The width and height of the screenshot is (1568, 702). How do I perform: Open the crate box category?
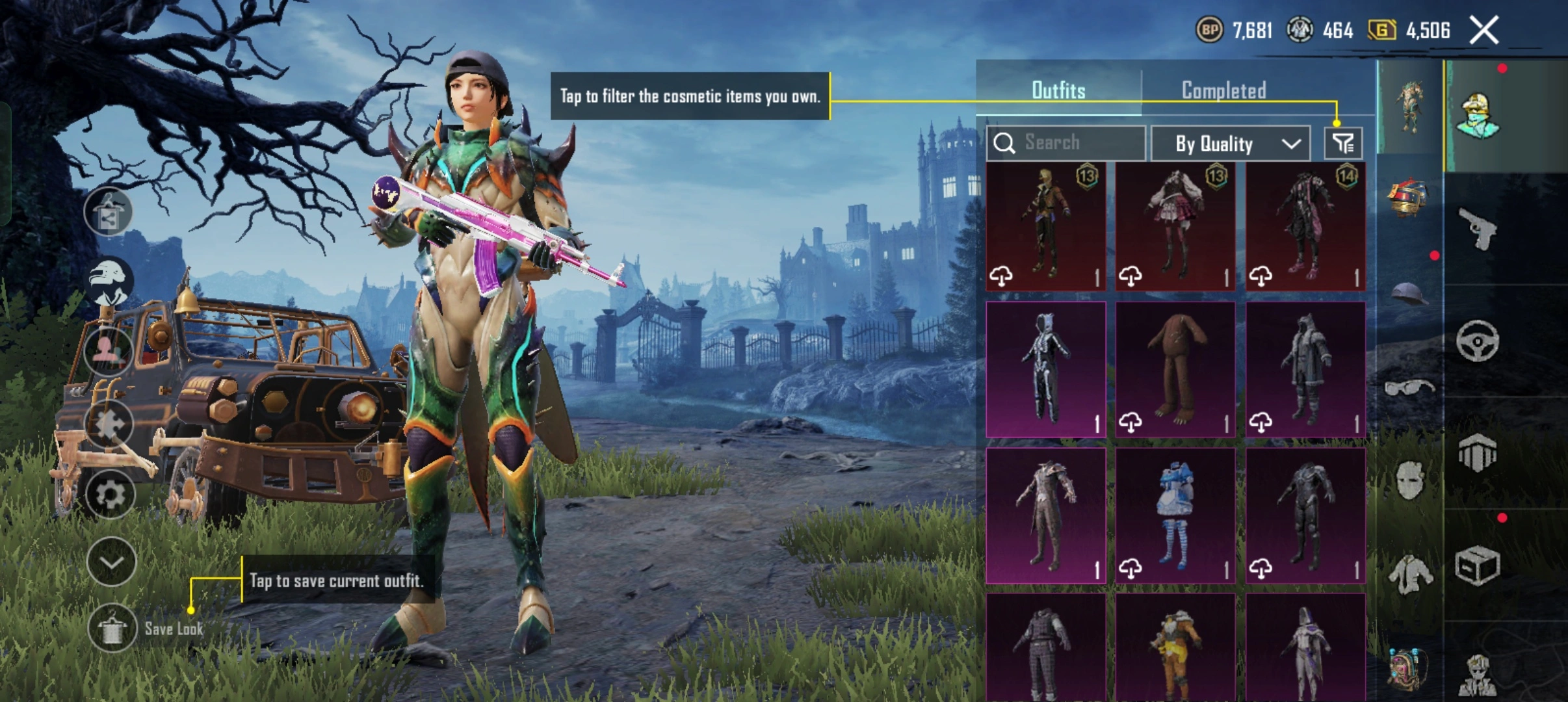coord(1477,565)
